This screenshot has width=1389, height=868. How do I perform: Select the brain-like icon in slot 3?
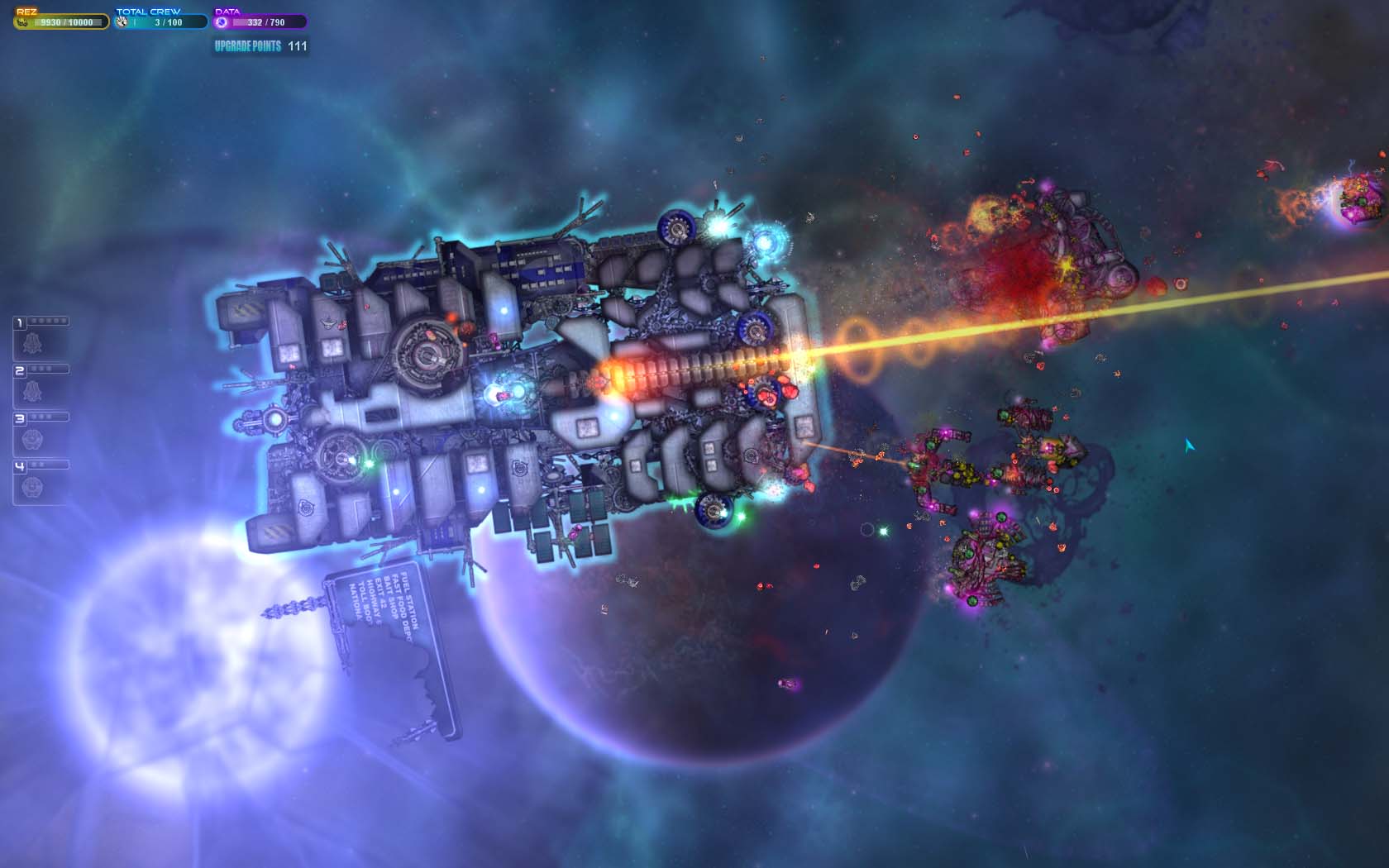31,440
